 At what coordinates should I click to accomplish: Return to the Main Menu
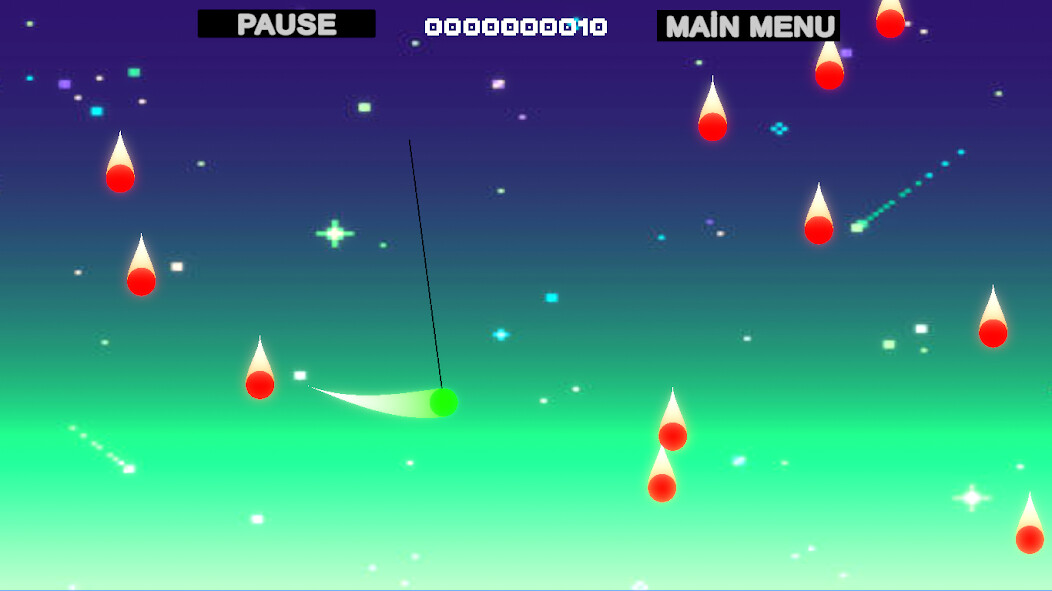[x=748, y=26]
